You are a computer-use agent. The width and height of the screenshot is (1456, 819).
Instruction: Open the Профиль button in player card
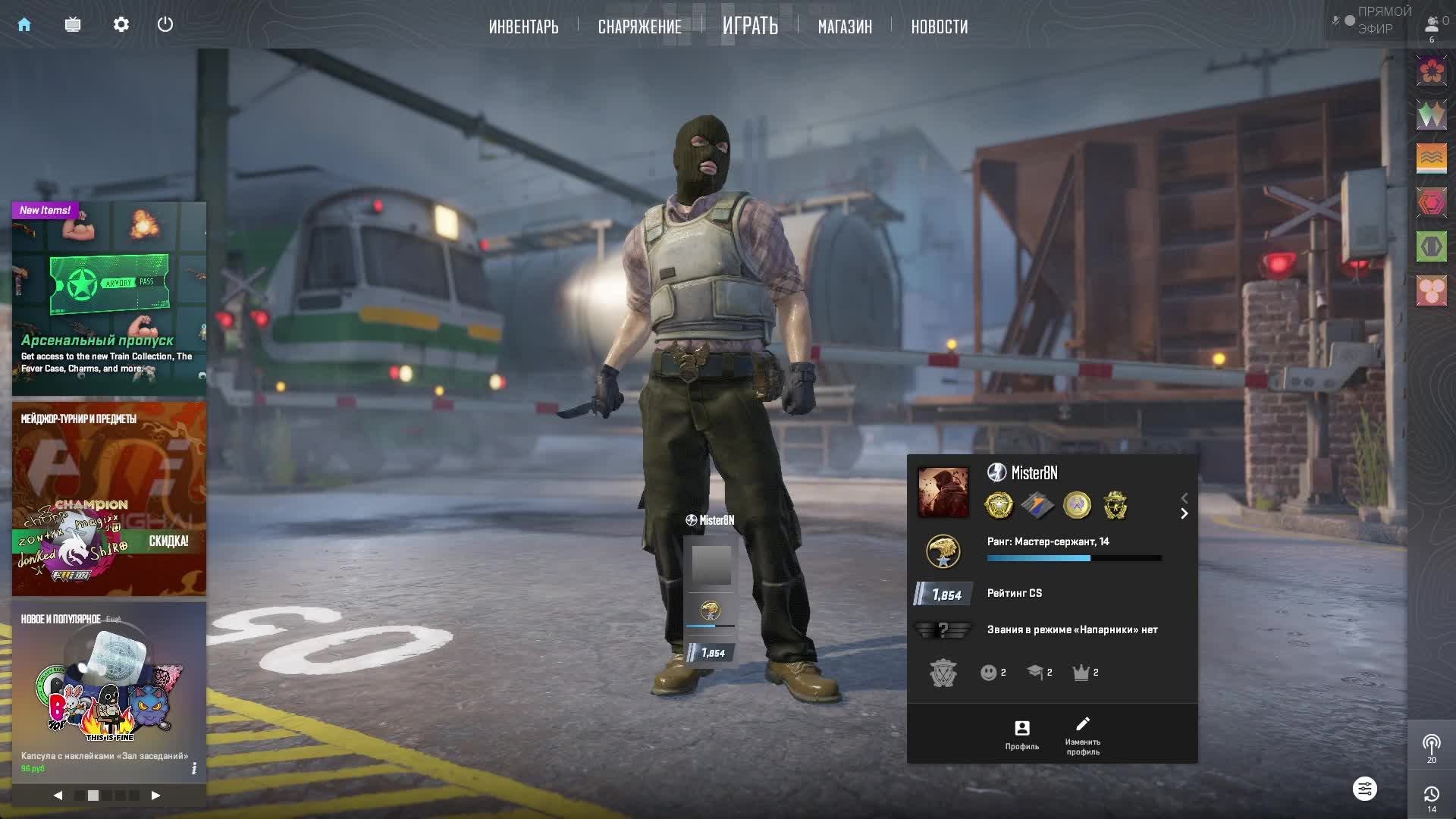pyautogui.click(x=1021, y=735)
